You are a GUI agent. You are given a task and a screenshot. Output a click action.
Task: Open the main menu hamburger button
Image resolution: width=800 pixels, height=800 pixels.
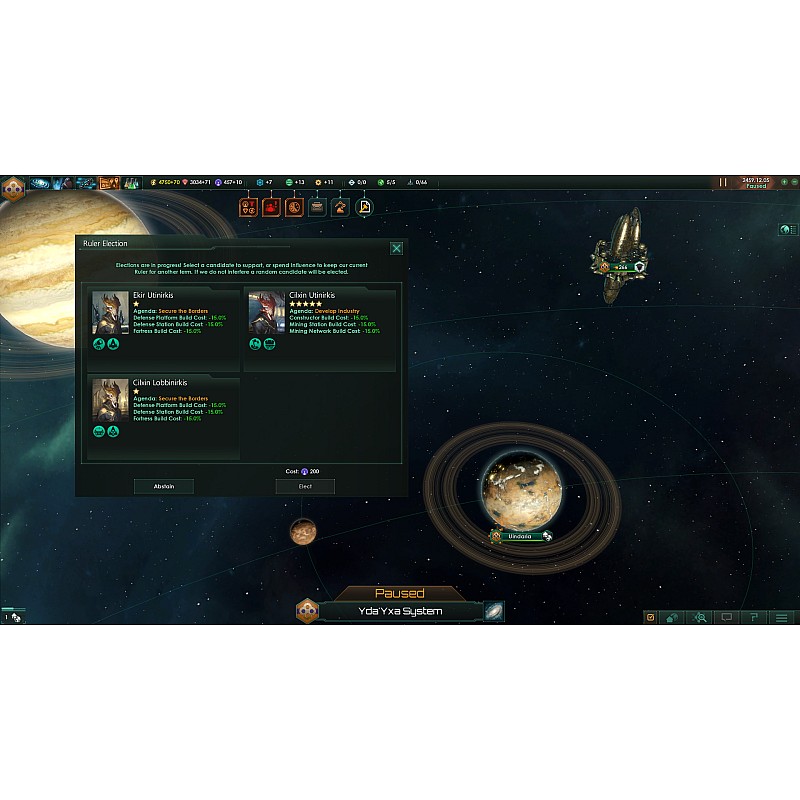pyautogui.click(x=781, y=617)
